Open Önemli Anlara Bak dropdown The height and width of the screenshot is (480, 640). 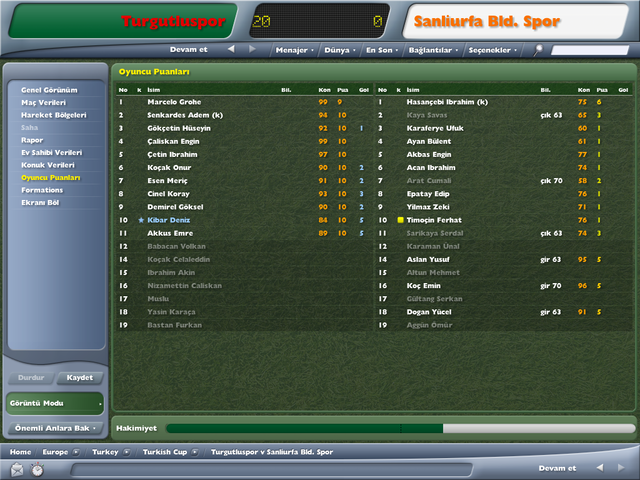(x=55, y=428)
